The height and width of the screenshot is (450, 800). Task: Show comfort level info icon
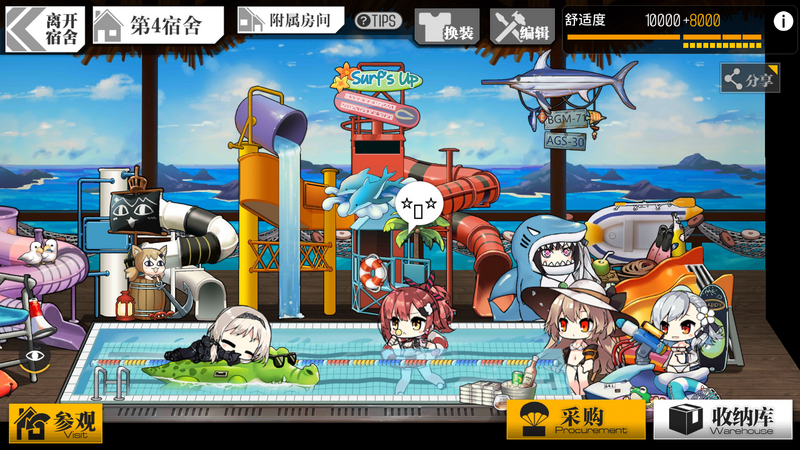779,21
